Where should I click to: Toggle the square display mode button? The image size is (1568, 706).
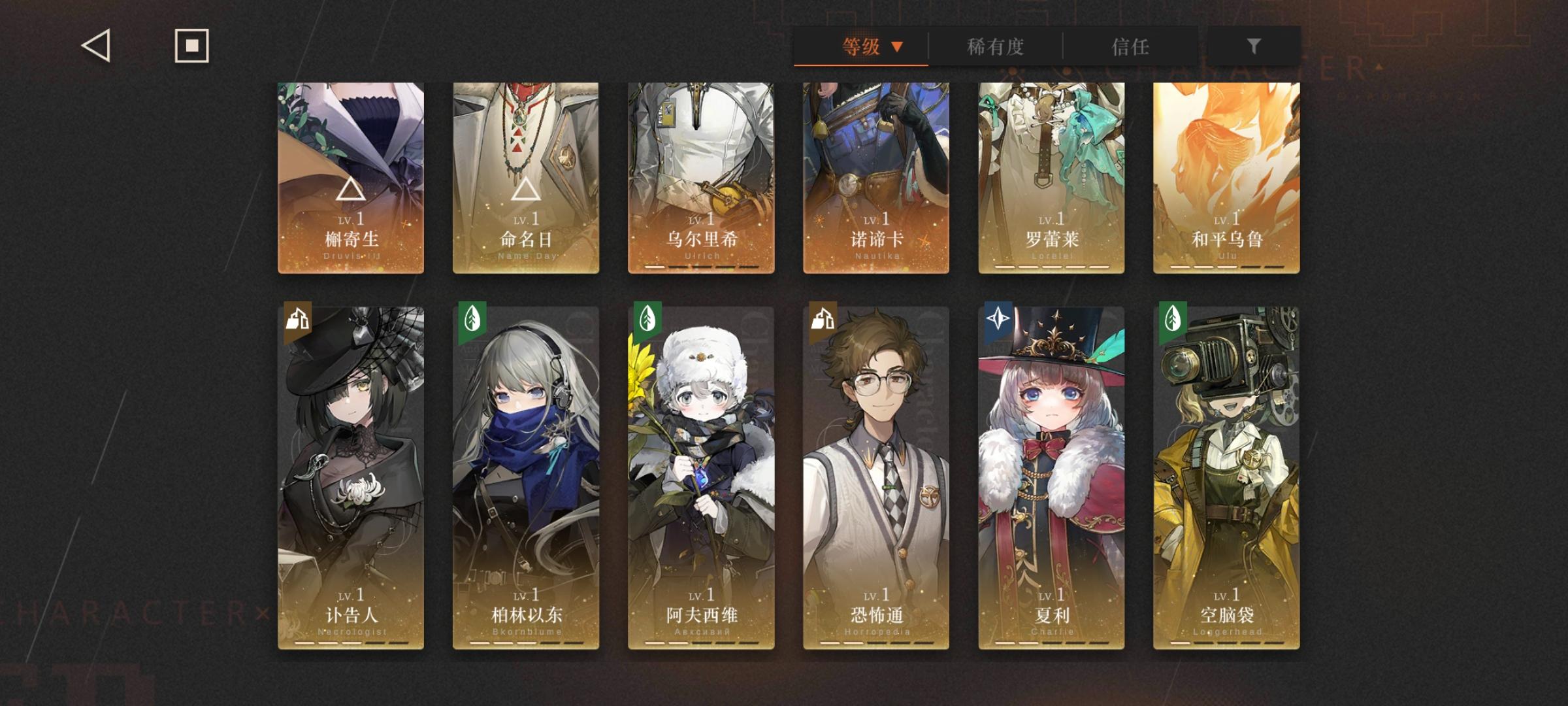tap(191, 46)
